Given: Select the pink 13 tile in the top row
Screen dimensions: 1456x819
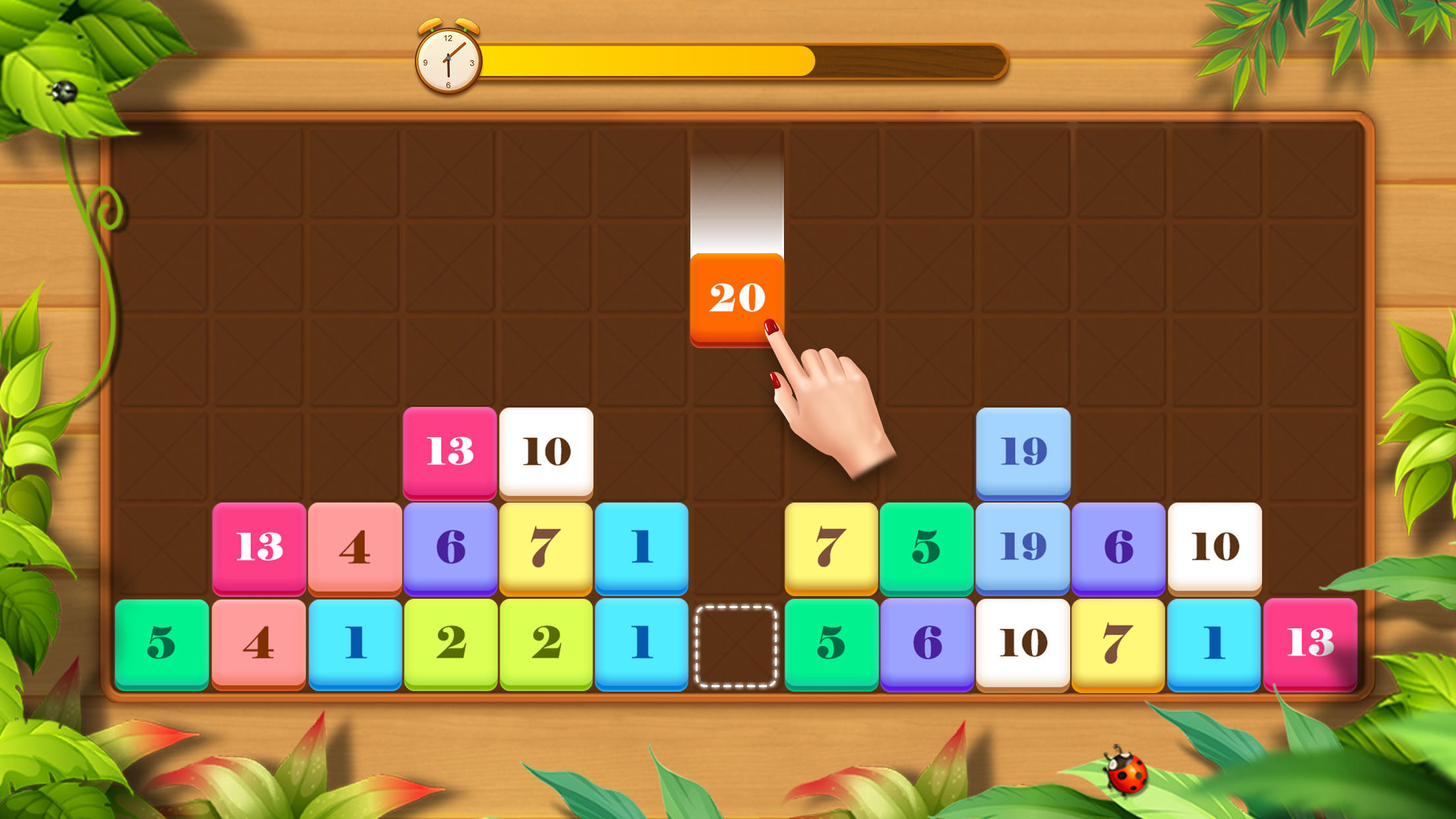Looking at the screenshot, I should point(450,452).
